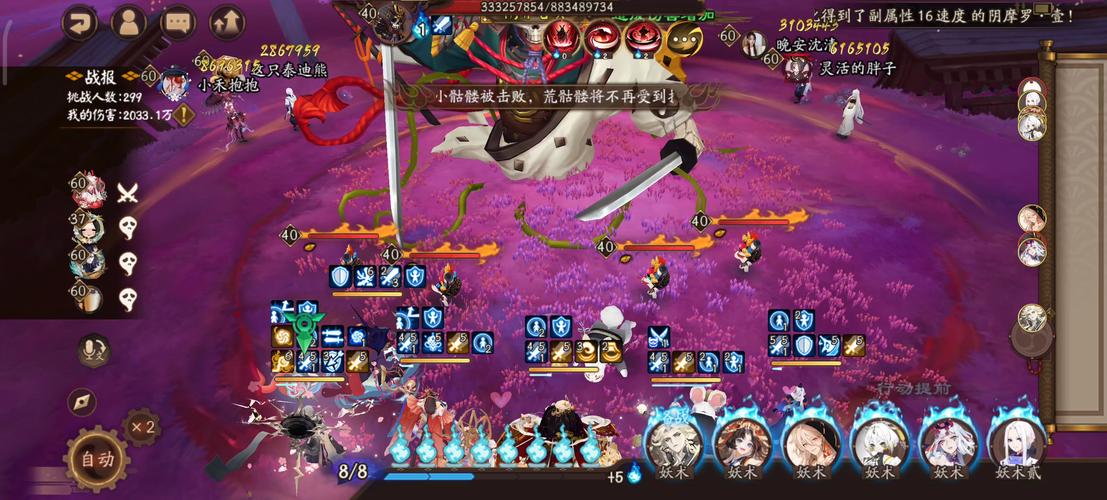Viewport: 1107px width, 500px height.
Task: Tap the back arrow button
Action: click(79, 21)
